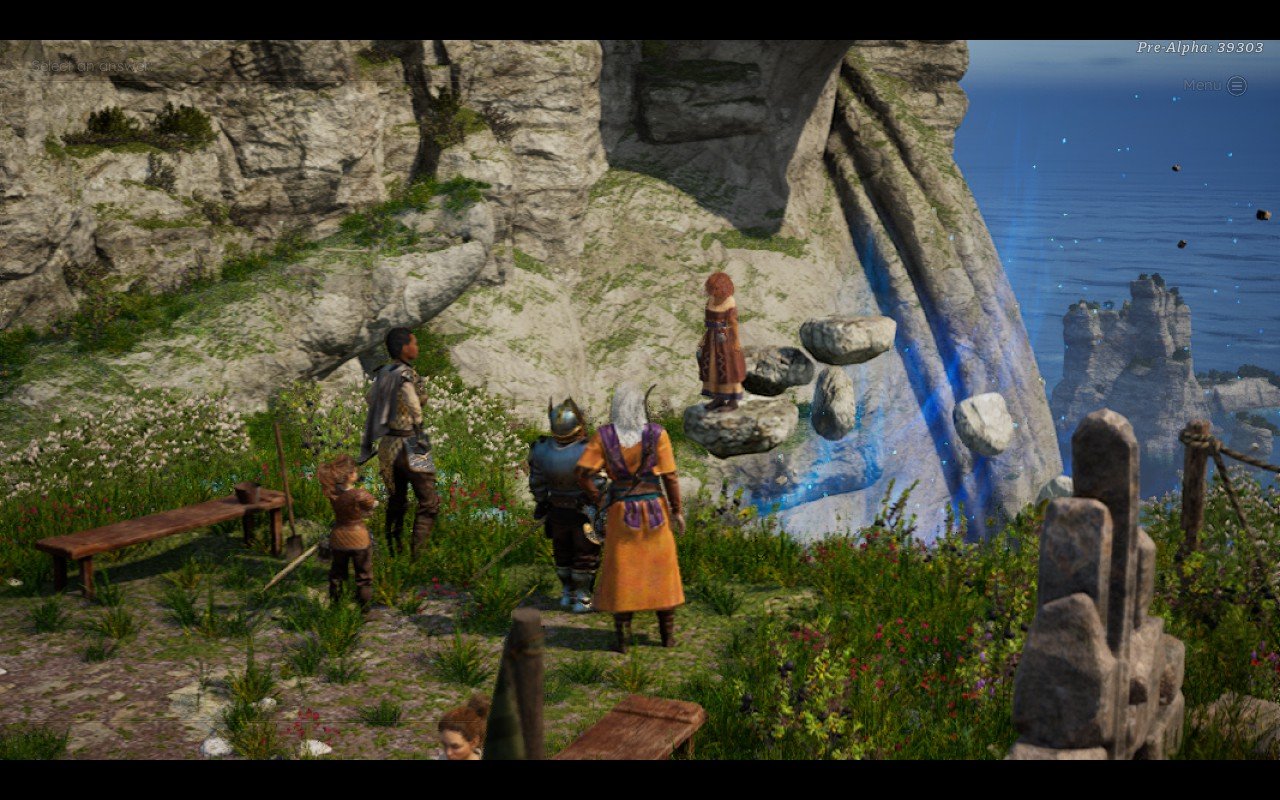Open the Menu button
1280x800 pixels.
(x=1235, y=86)
